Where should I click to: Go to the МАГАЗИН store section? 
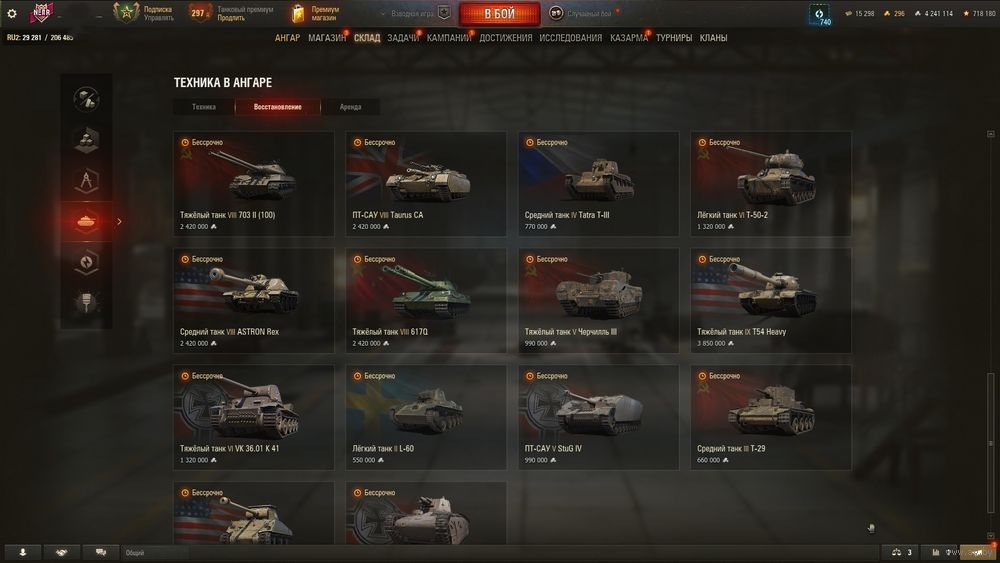327,38
